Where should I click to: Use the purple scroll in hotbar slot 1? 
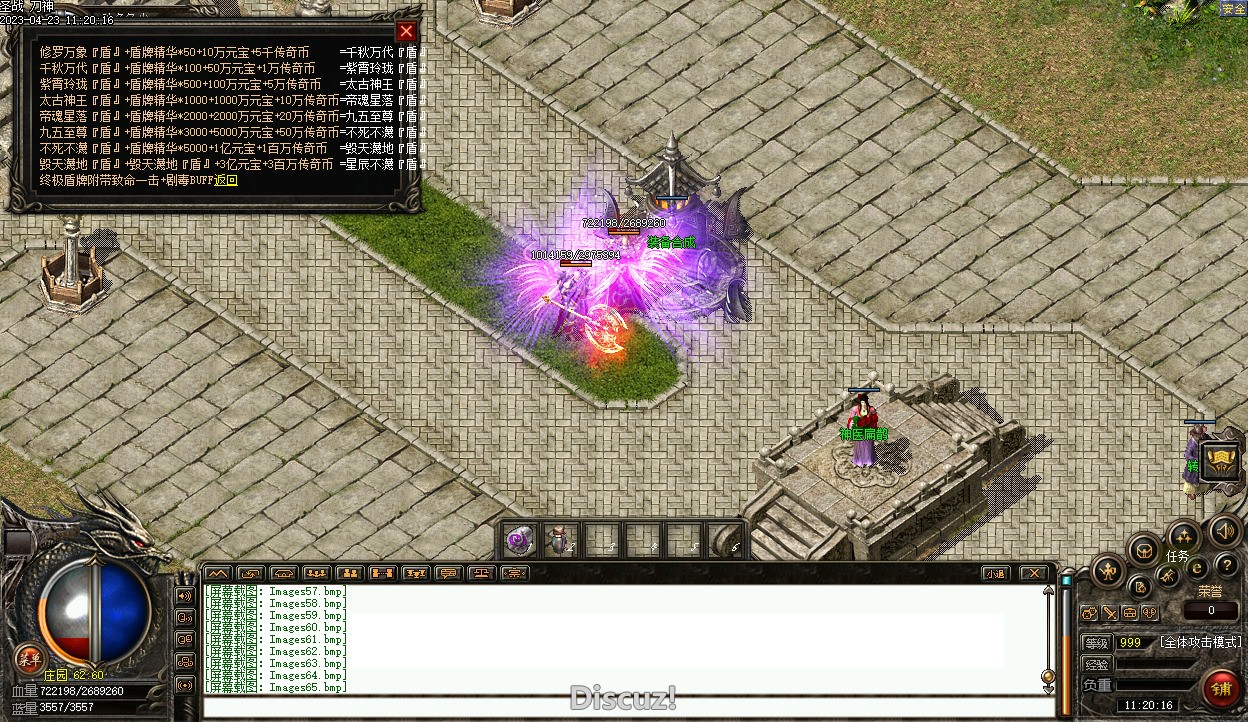(x=519, y=541)
